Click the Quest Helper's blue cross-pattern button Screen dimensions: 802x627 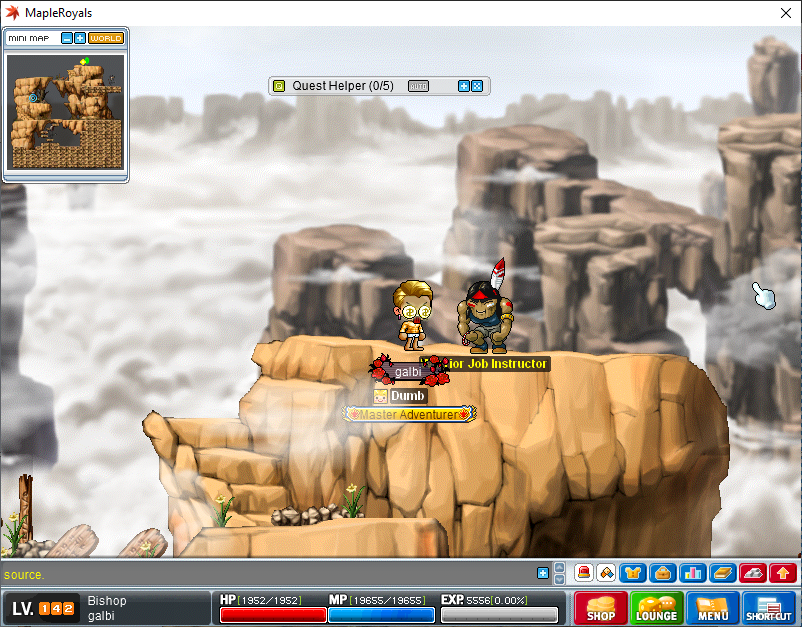click(477, 86)
